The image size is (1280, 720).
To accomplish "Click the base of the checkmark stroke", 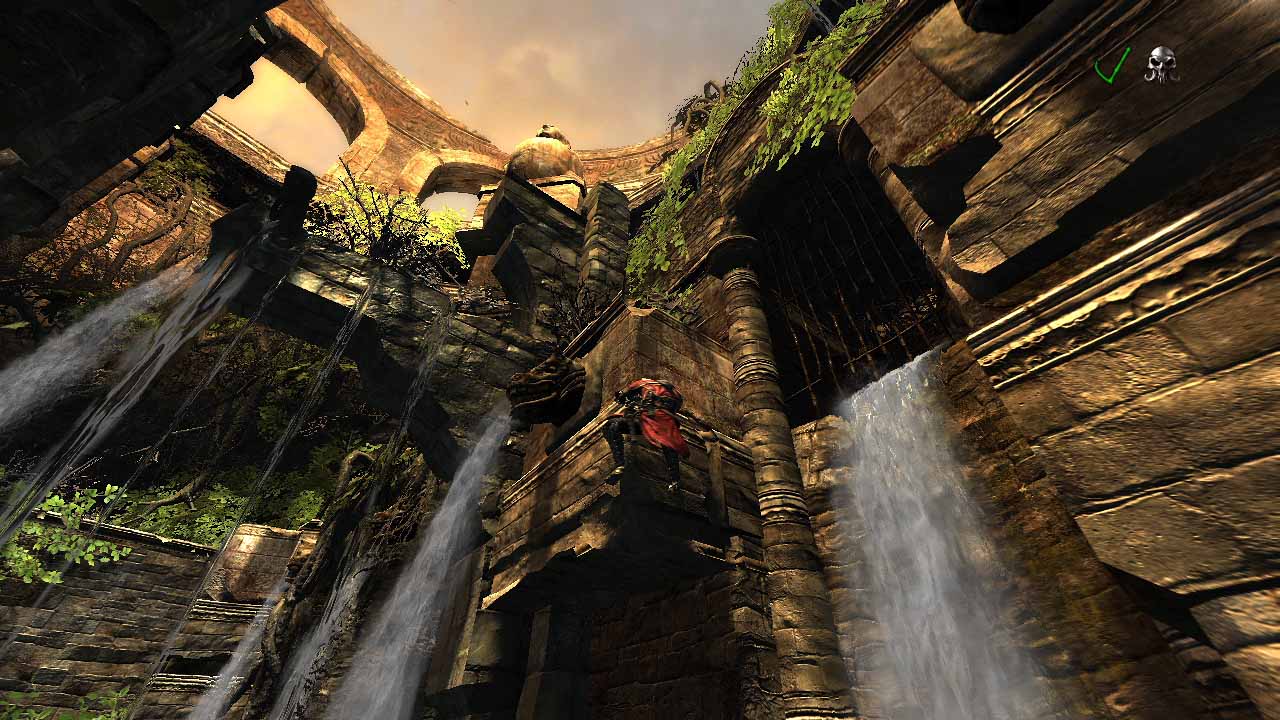I will coord(1110,83).
